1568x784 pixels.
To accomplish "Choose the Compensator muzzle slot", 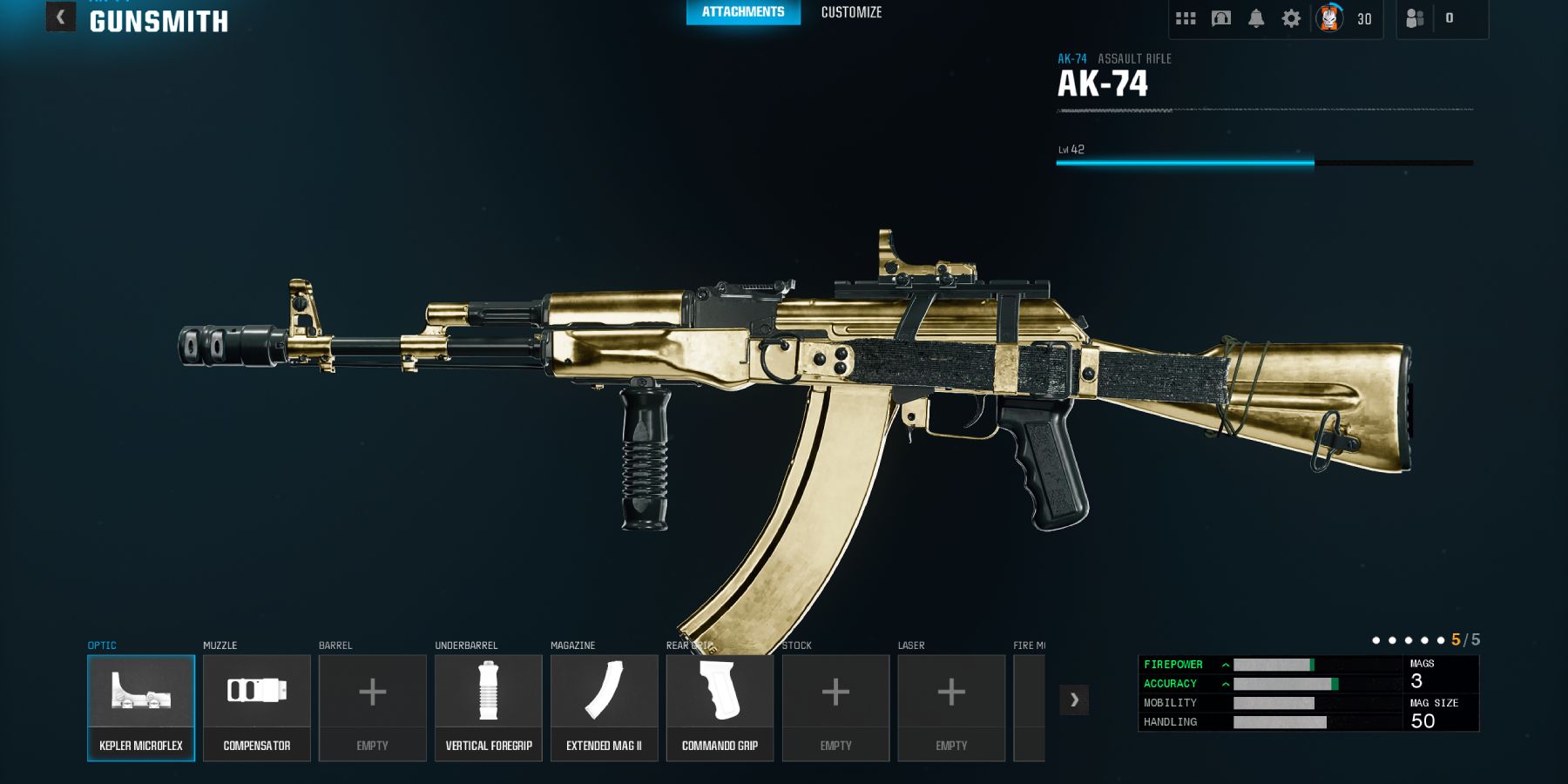I will pos(257,707).
